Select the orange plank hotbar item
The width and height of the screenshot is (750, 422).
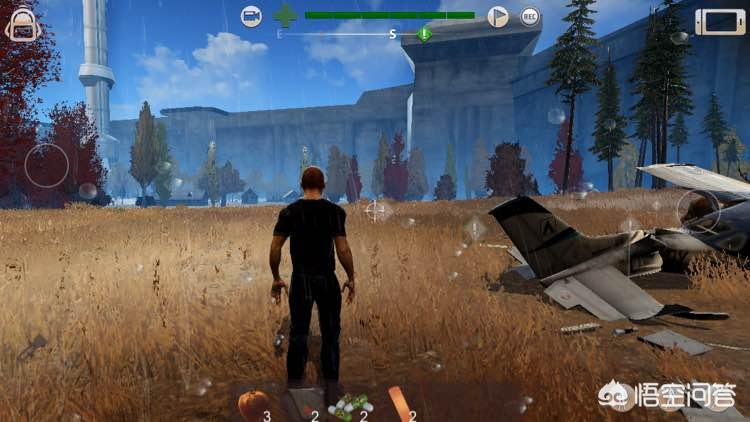tap(398, 401)
